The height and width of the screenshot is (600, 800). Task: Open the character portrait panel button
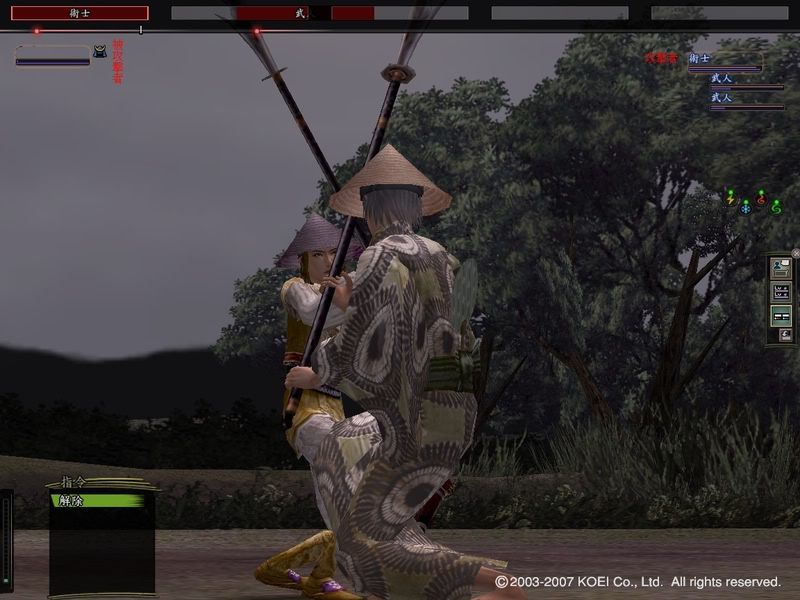(x=781, y=269)
